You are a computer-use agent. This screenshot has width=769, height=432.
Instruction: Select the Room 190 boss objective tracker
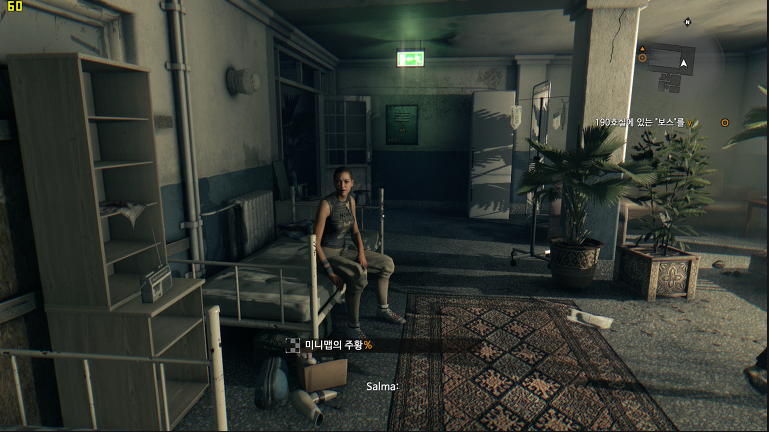point(642,122)
